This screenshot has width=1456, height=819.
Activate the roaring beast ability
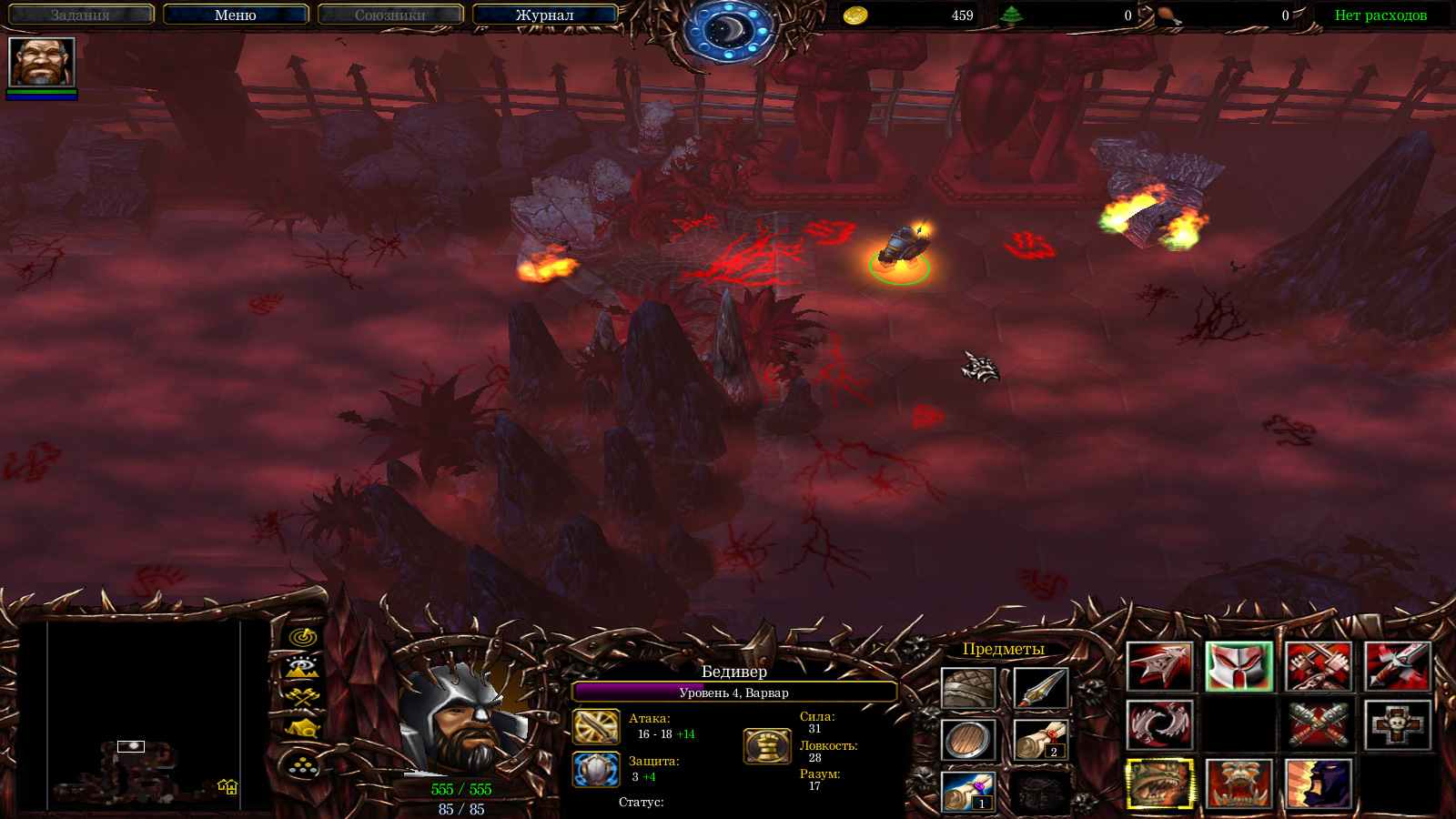[1159, 784]
